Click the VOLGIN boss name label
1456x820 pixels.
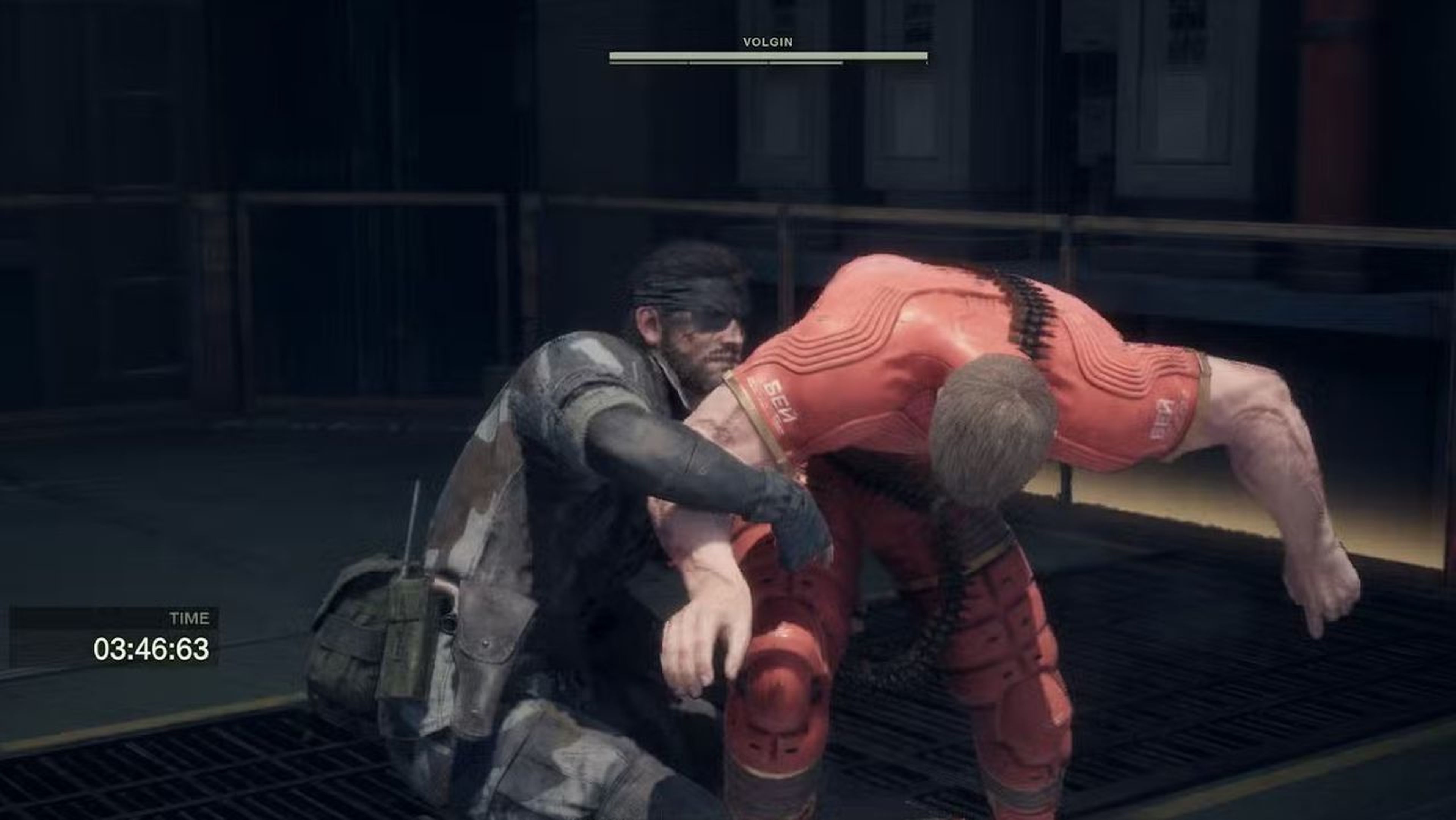tap(766, 41)
